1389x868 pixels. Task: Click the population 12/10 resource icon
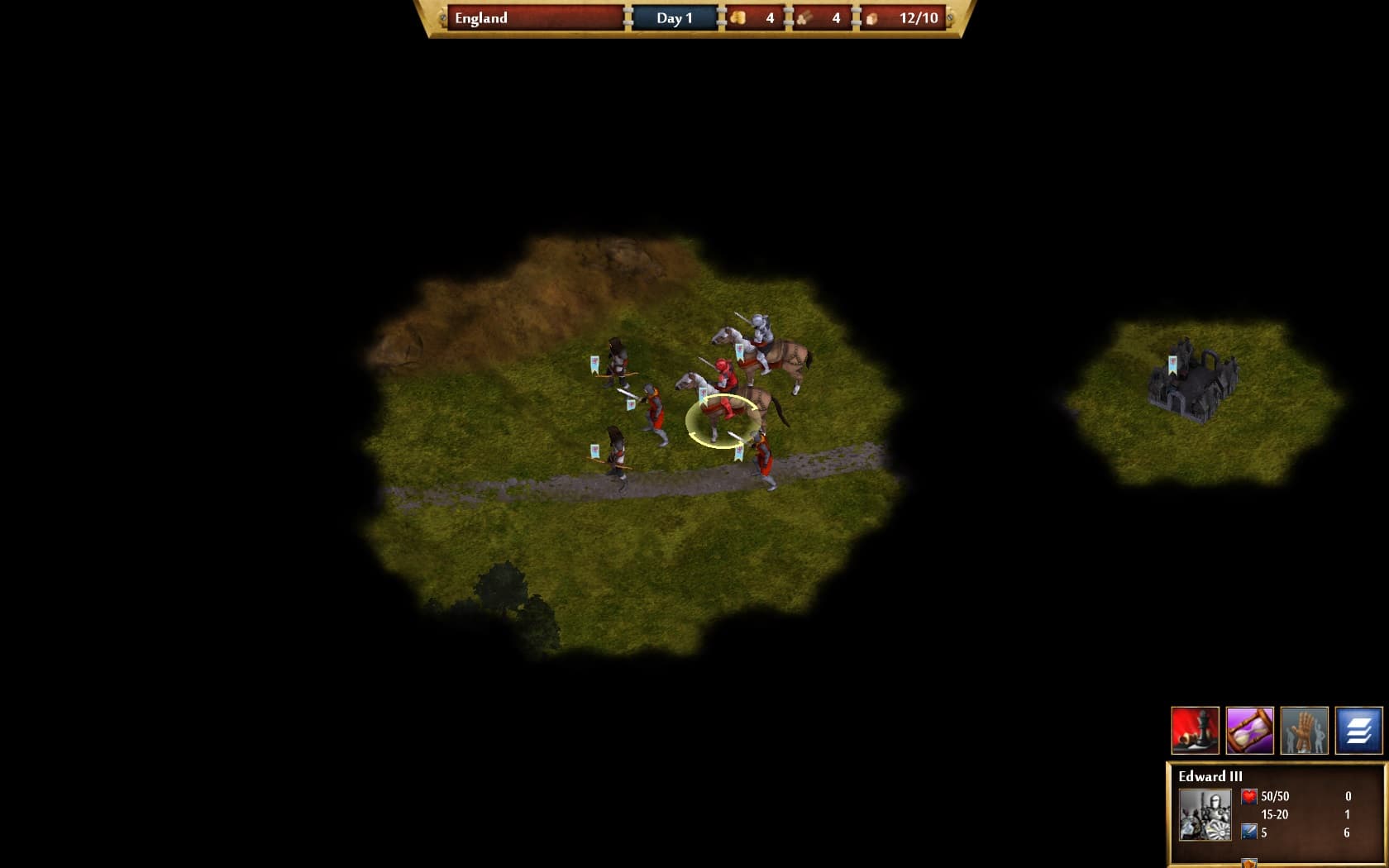[x=872, y=17]
